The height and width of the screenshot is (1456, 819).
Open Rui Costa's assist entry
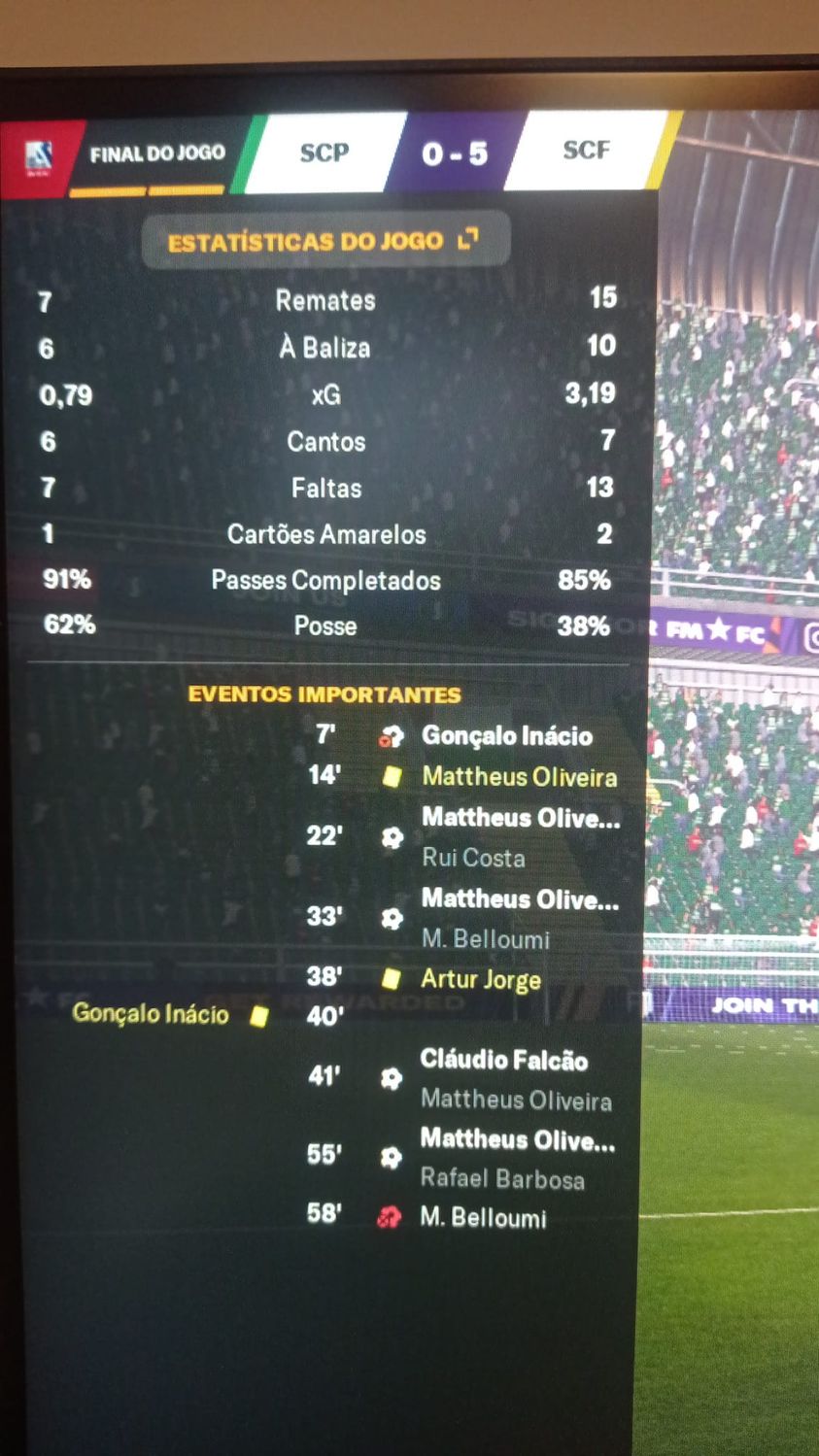[x=473, y=858]
